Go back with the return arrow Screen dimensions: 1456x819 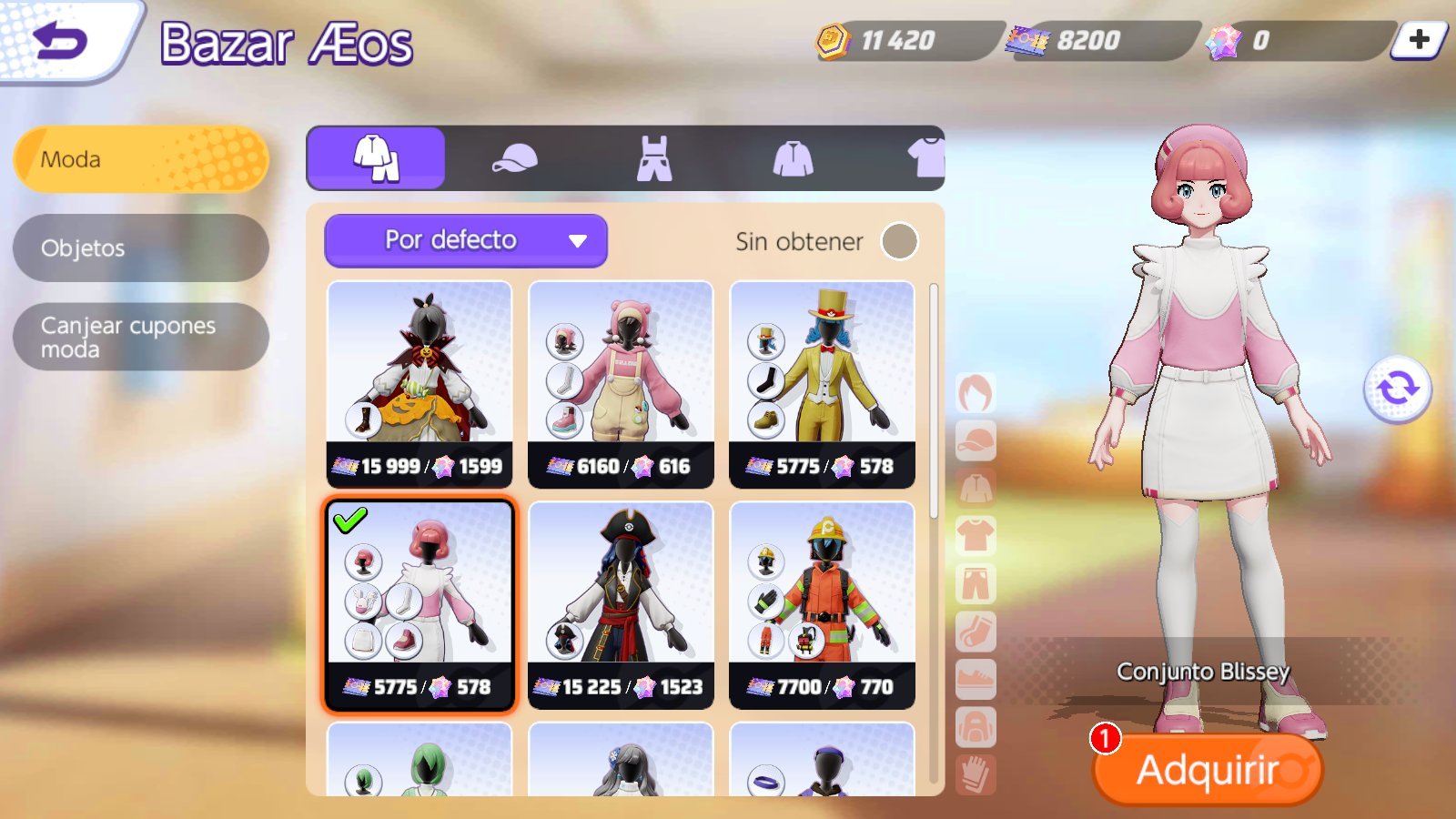tap(60, 41)
